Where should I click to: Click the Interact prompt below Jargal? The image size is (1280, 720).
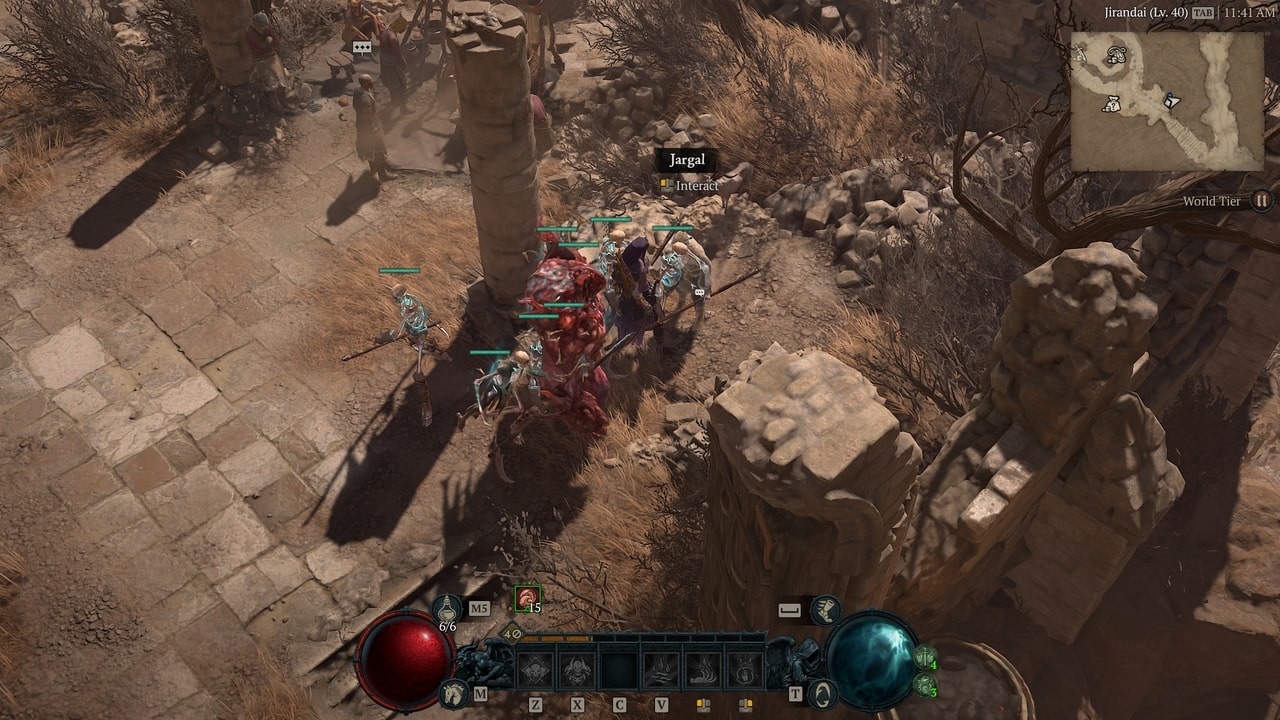(x=692, y=186)
